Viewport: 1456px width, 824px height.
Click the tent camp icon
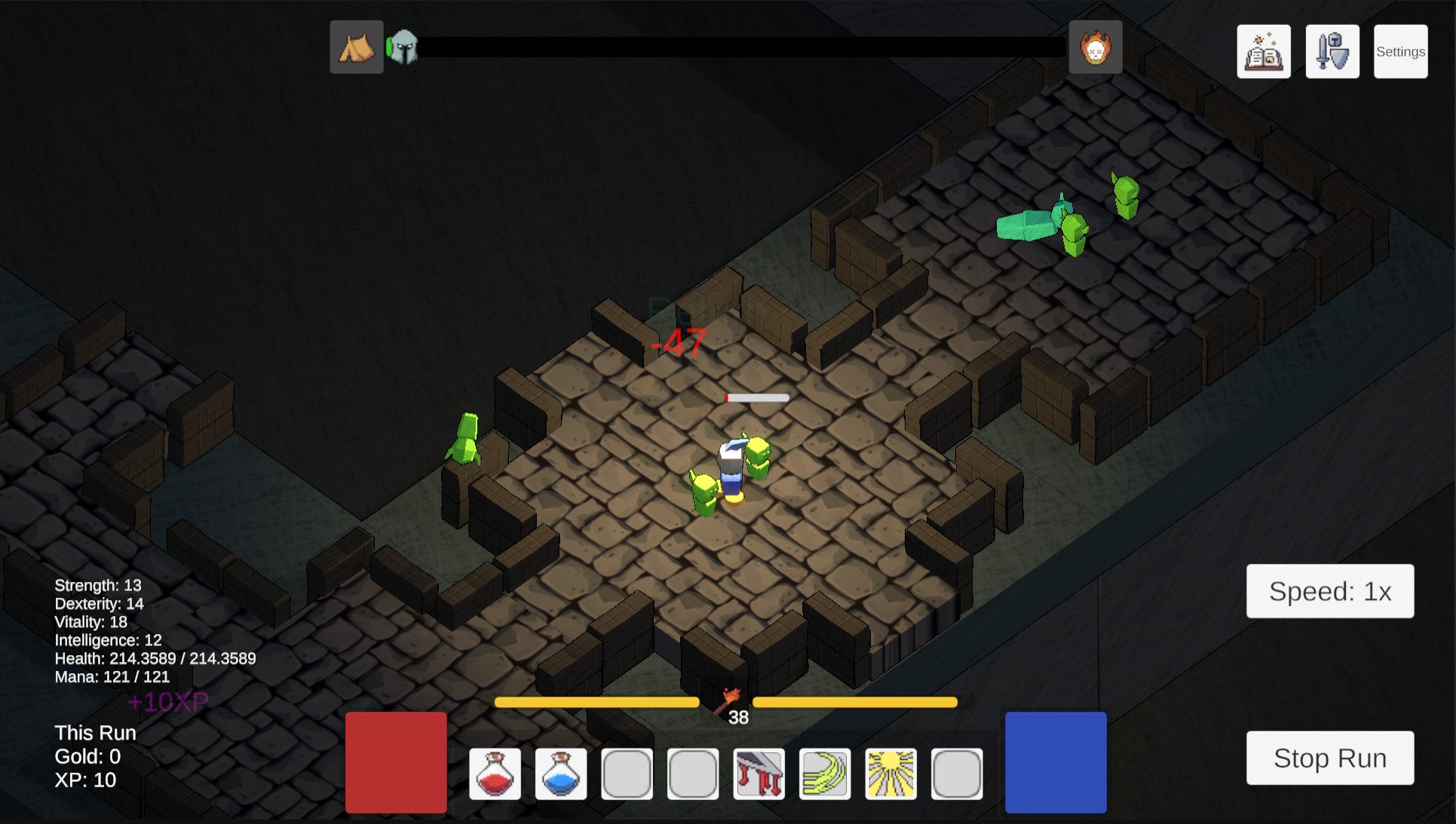(x=357, y=47)
